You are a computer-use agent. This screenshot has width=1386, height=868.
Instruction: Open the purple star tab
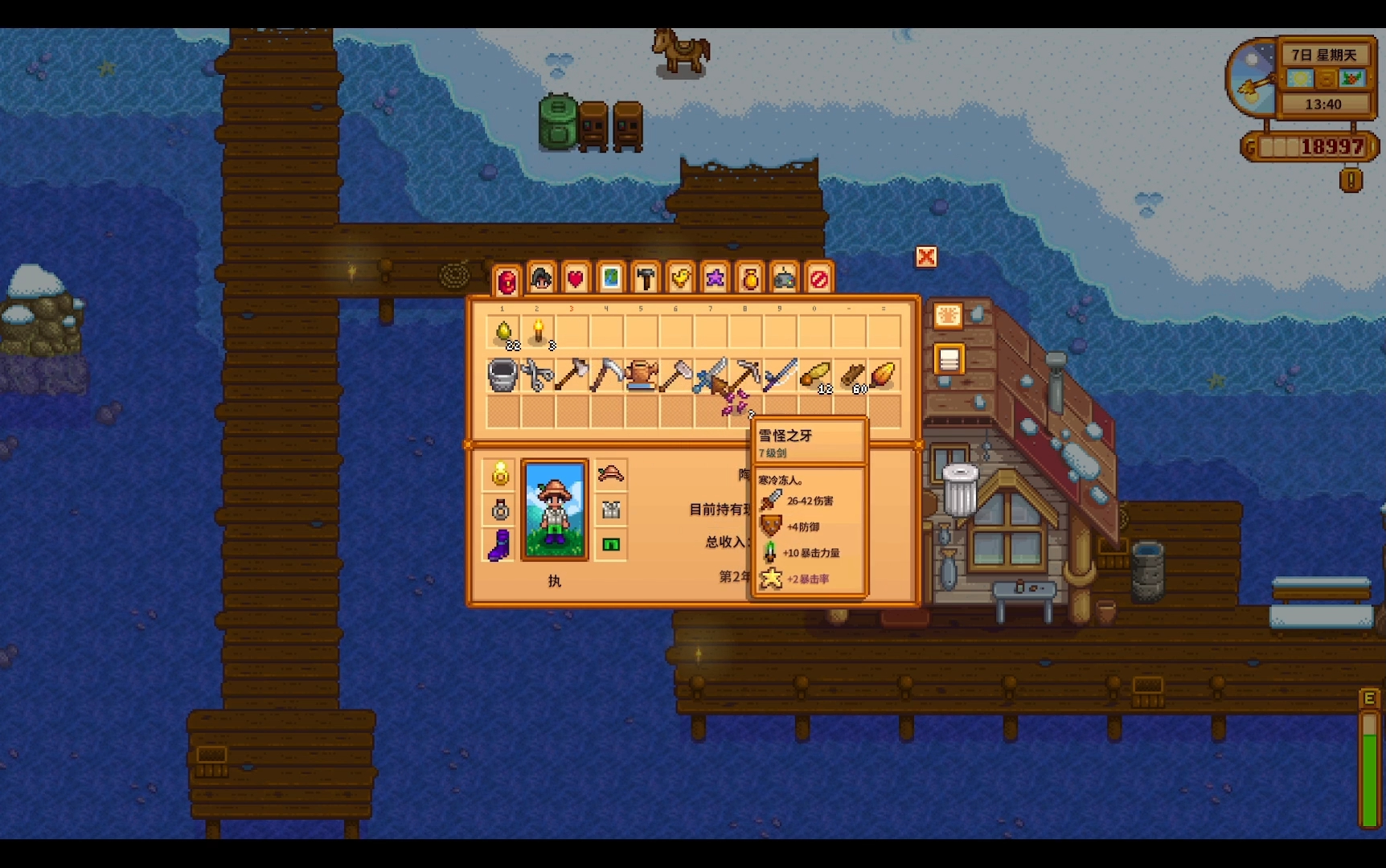coord(715,279)
